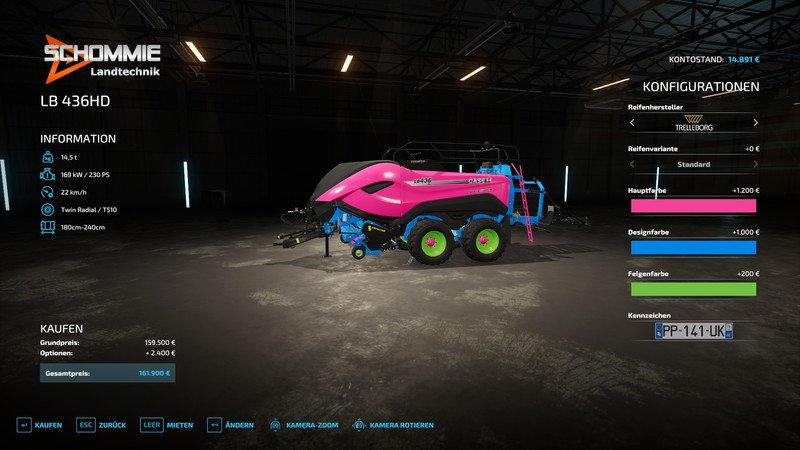This screenshot has height=450, width=800.
Task: Edit the PP-141-UK license plate
Action: click(x=693, y=331)
